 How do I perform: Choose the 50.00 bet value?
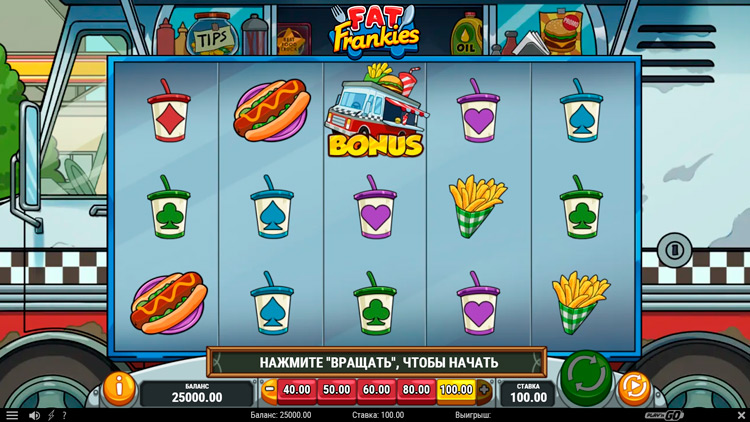pos(337,390)
